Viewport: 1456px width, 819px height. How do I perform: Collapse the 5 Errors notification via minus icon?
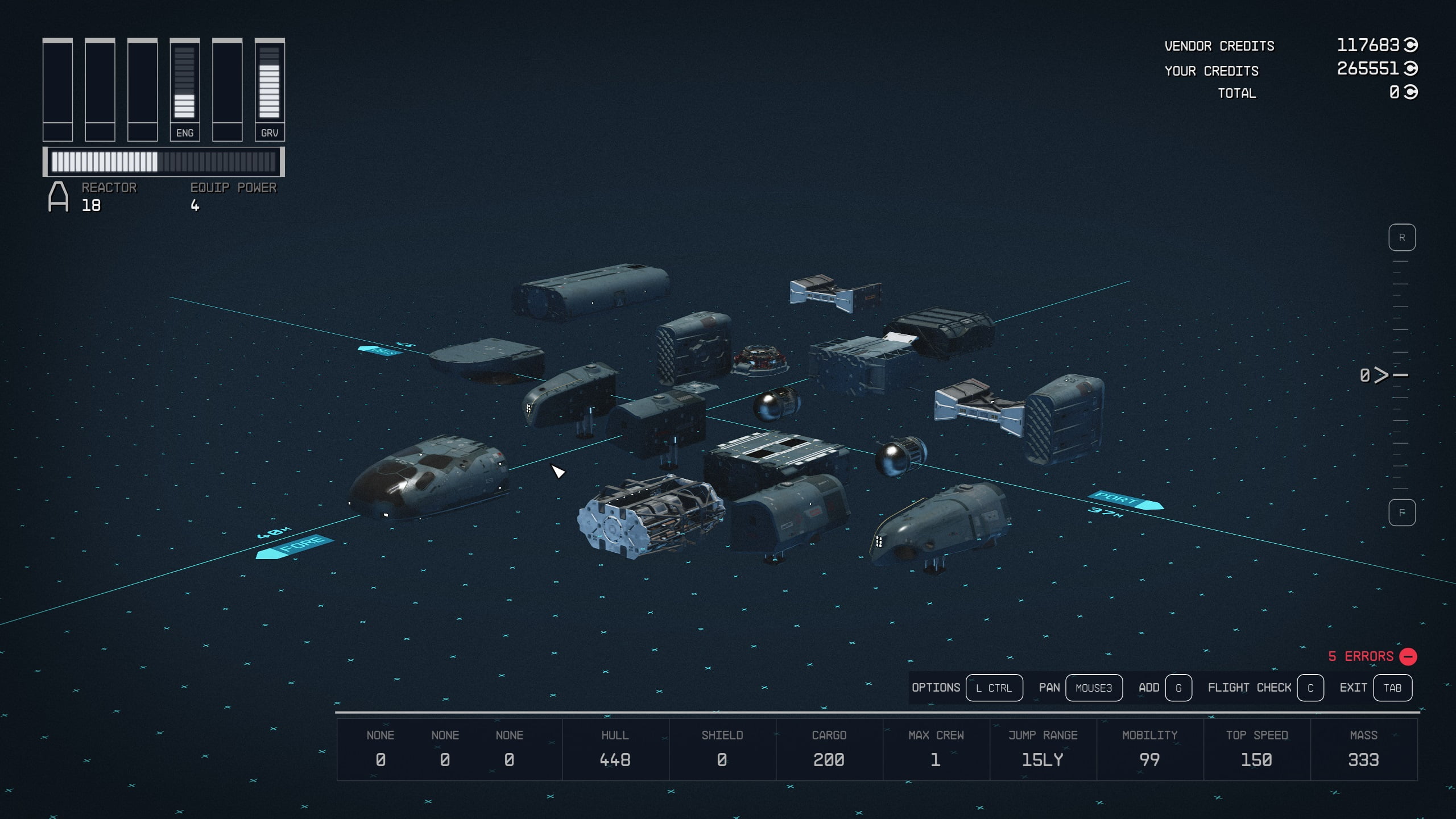[x=1408, y=656]
